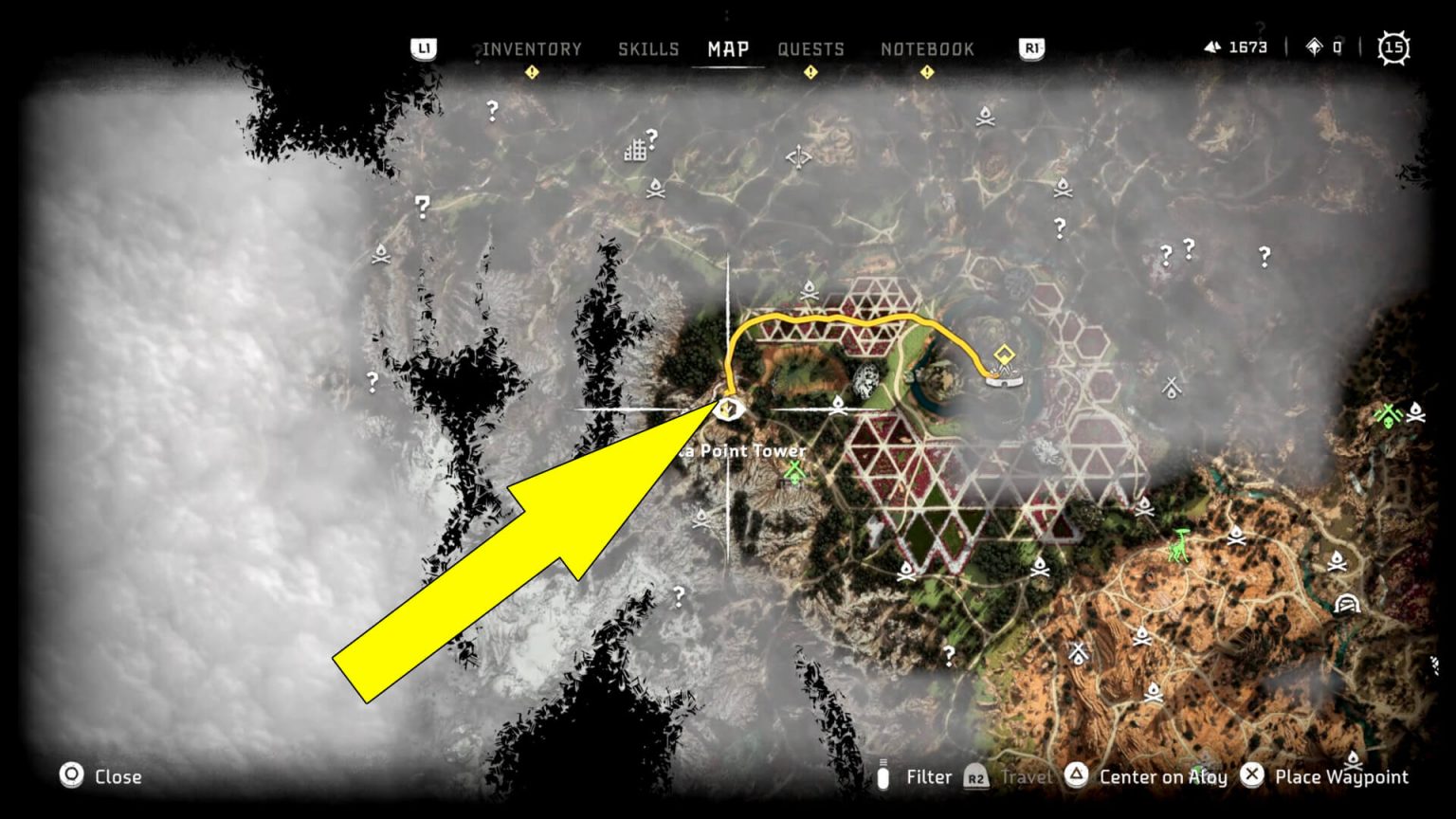Viewport: 1456px width, 819px height.
Task: Click the compass waypoint counter icon showing 0
Action: [1316, 46]
